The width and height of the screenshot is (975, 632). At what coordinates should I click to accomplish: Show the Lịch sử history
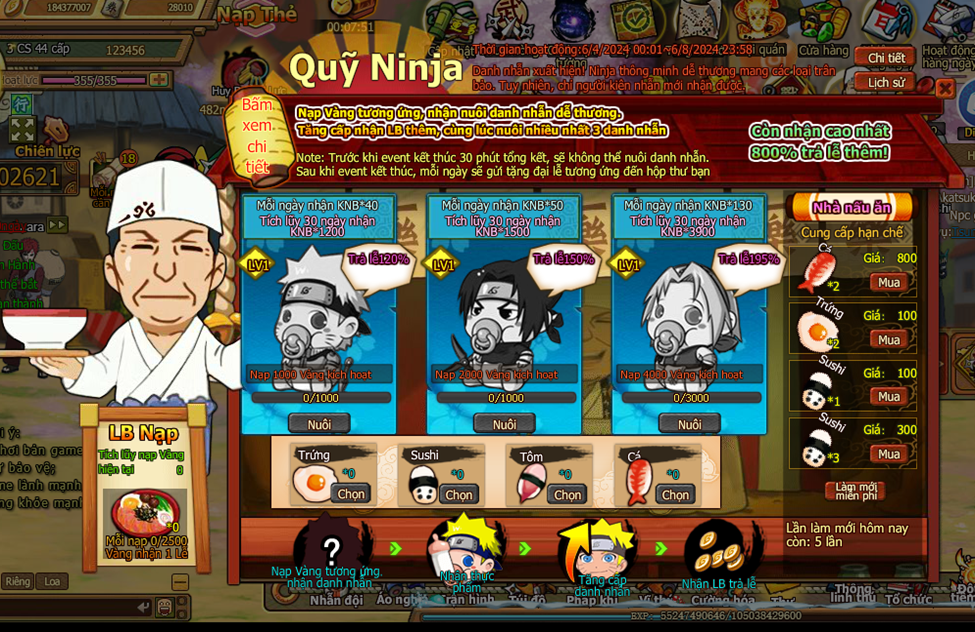click(885, 83)
